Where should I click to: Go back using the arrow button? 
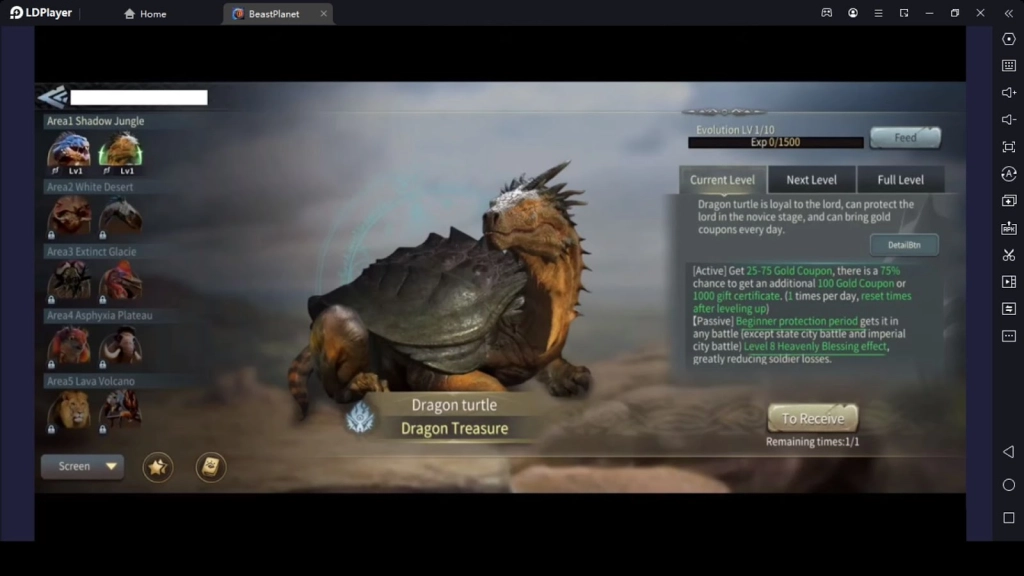pos(52,97)
